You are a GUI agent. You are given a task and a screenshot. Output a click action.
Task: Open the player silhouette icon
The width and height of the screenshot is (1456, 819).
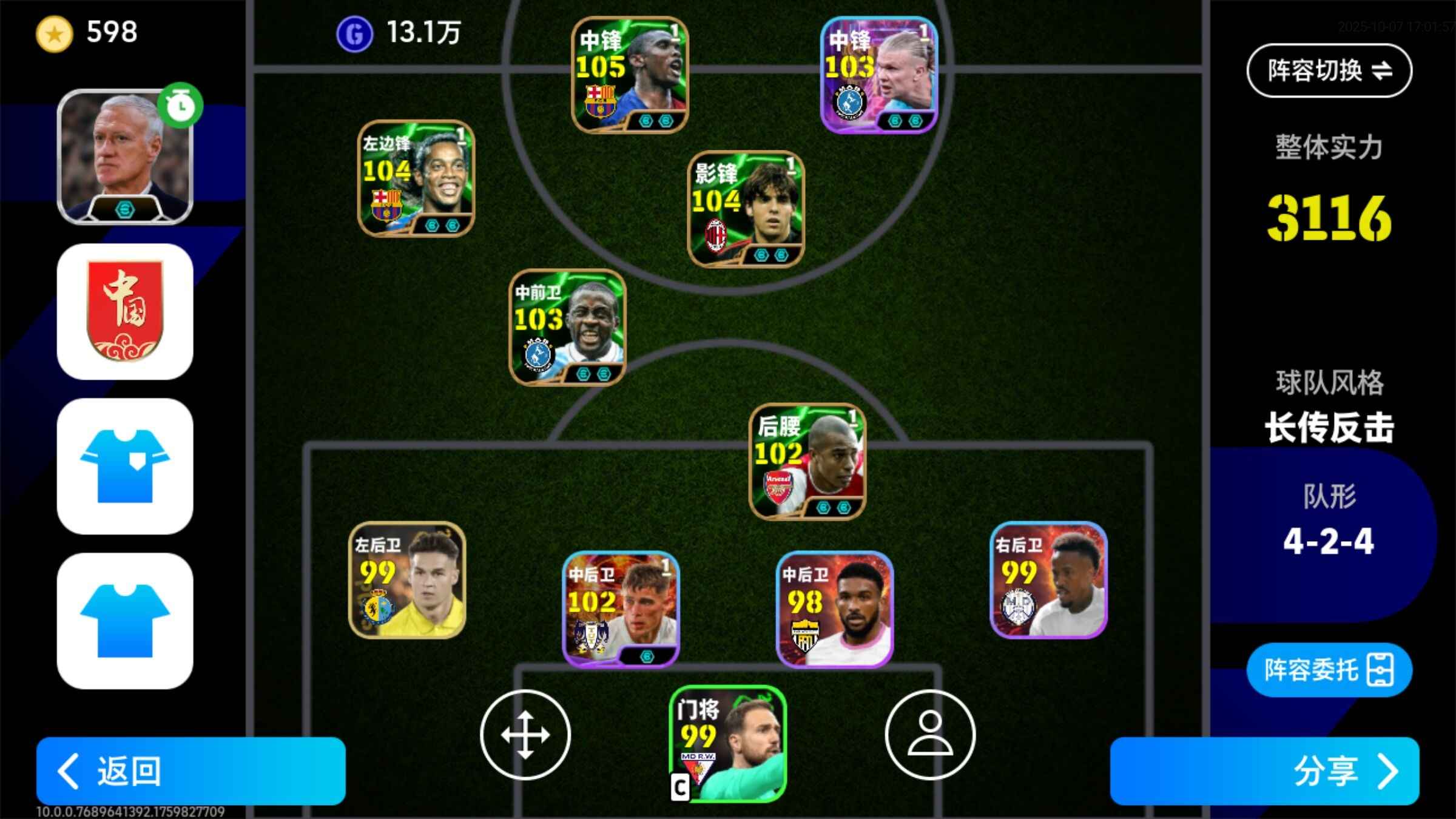click(930, 735)
